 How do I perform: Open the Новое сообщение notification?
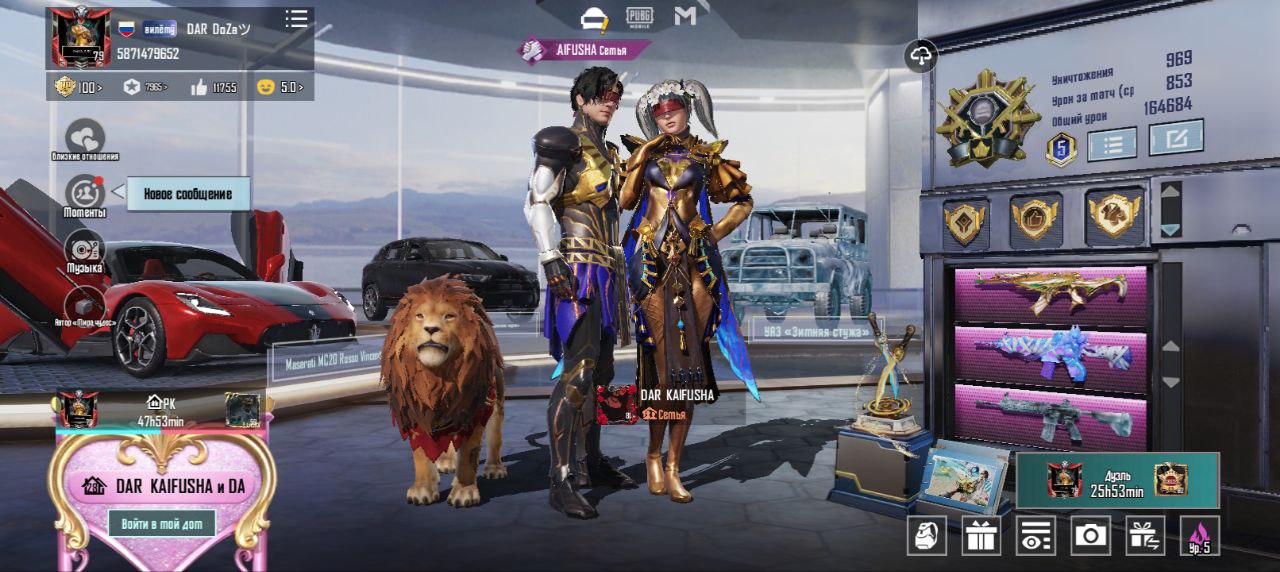[187, 194]
